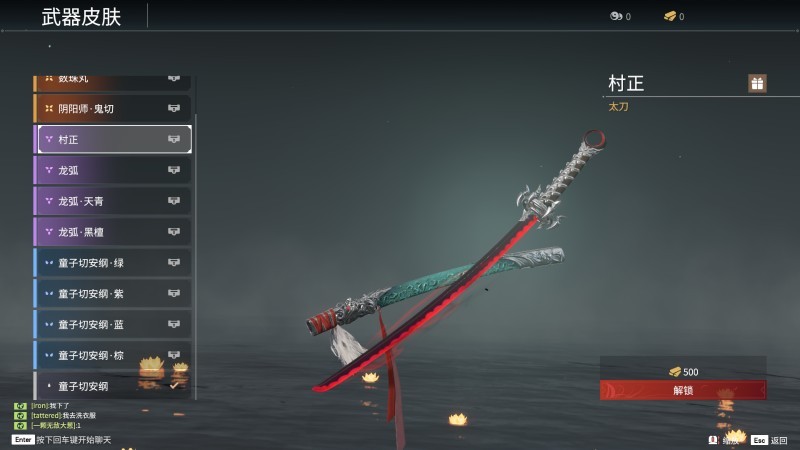Pick the 童子切安纲·棕 skin
Viewport: 800px width, 450px height.
(x=112, y=355)
